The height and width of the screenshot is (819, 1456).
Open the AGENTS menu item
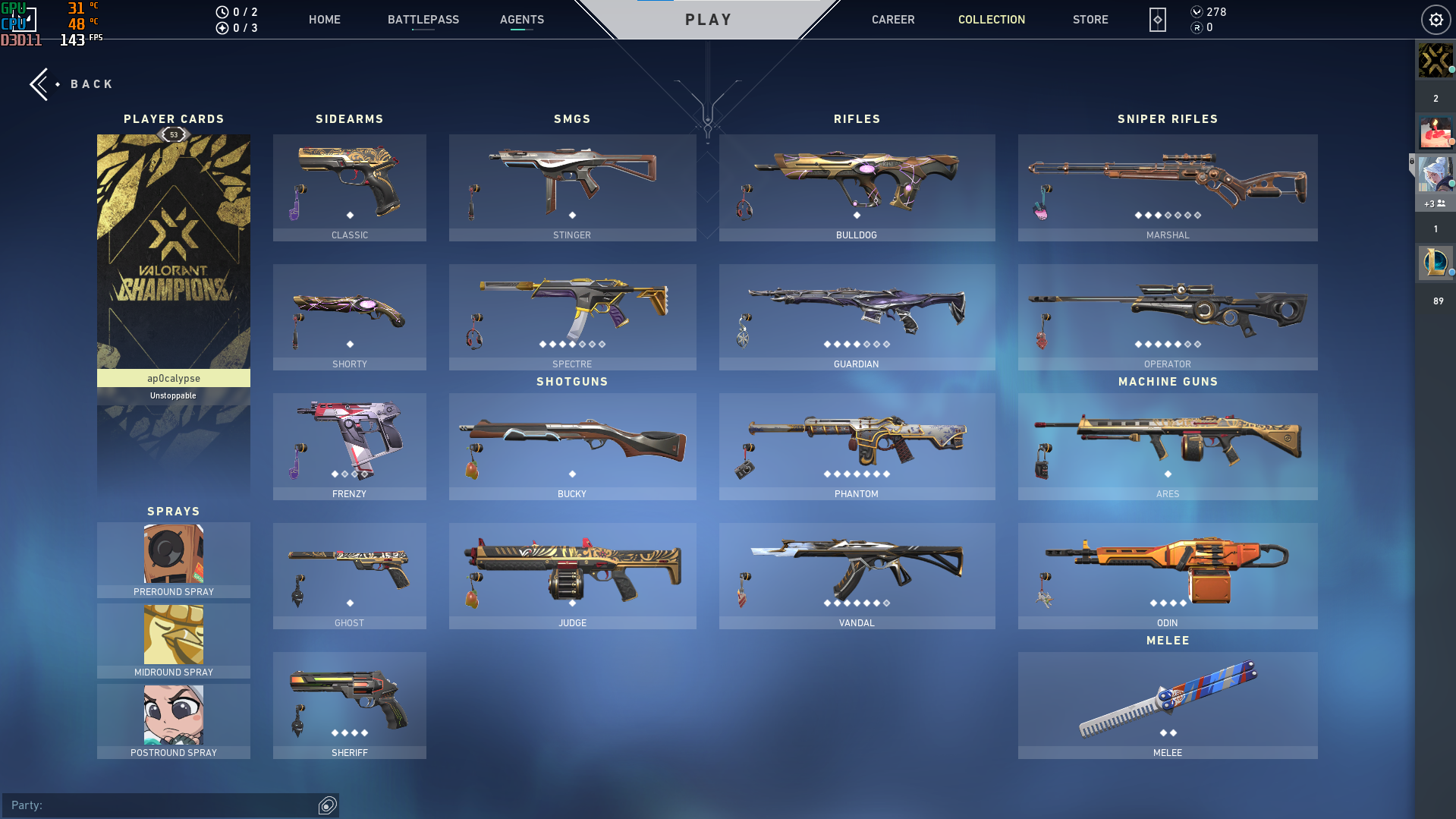(521, 20)
